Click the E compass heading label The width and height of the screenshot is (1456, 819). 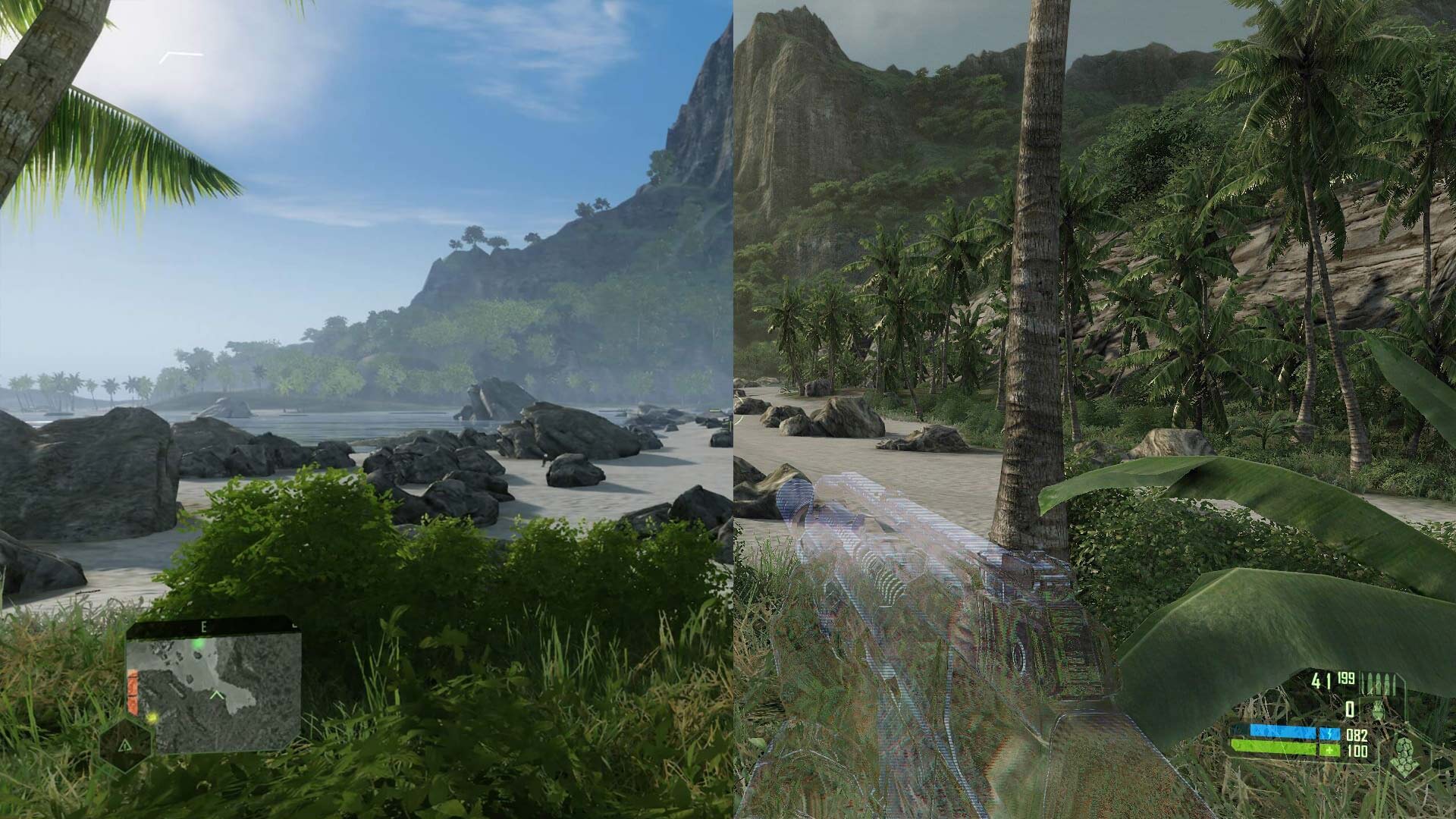203,626
